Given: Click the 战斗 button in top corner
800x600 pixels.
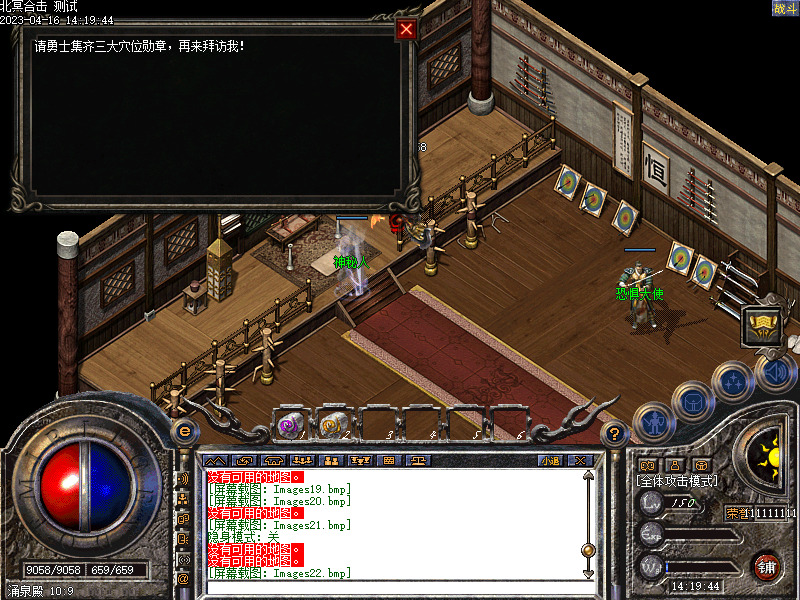Looking at the screenshot, I should pos(785,8).
